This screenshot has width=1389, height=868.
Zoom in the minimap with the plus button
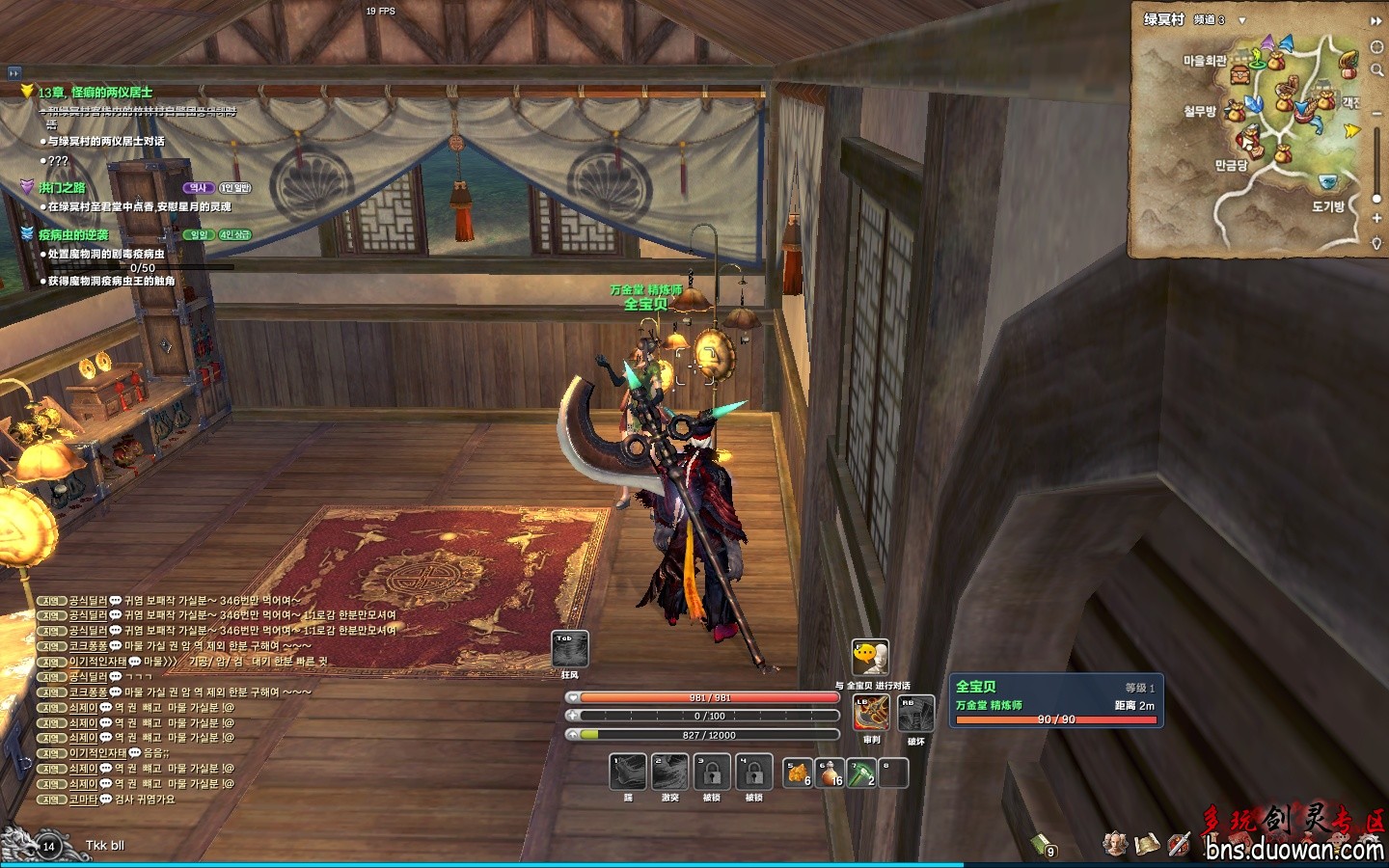pos(1376,219)
